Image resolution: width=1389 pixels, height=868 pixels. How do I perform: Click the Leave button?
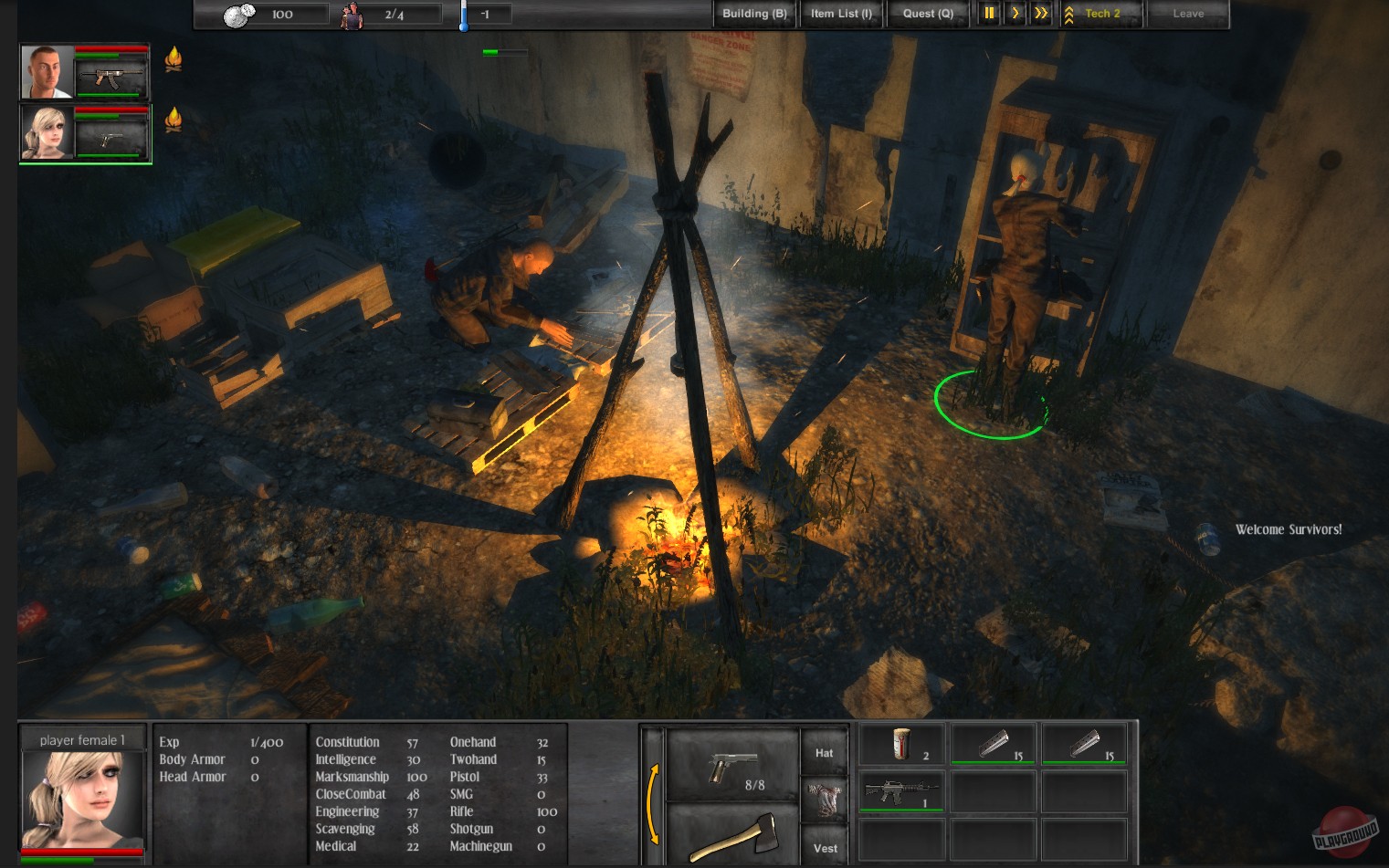1187,14
